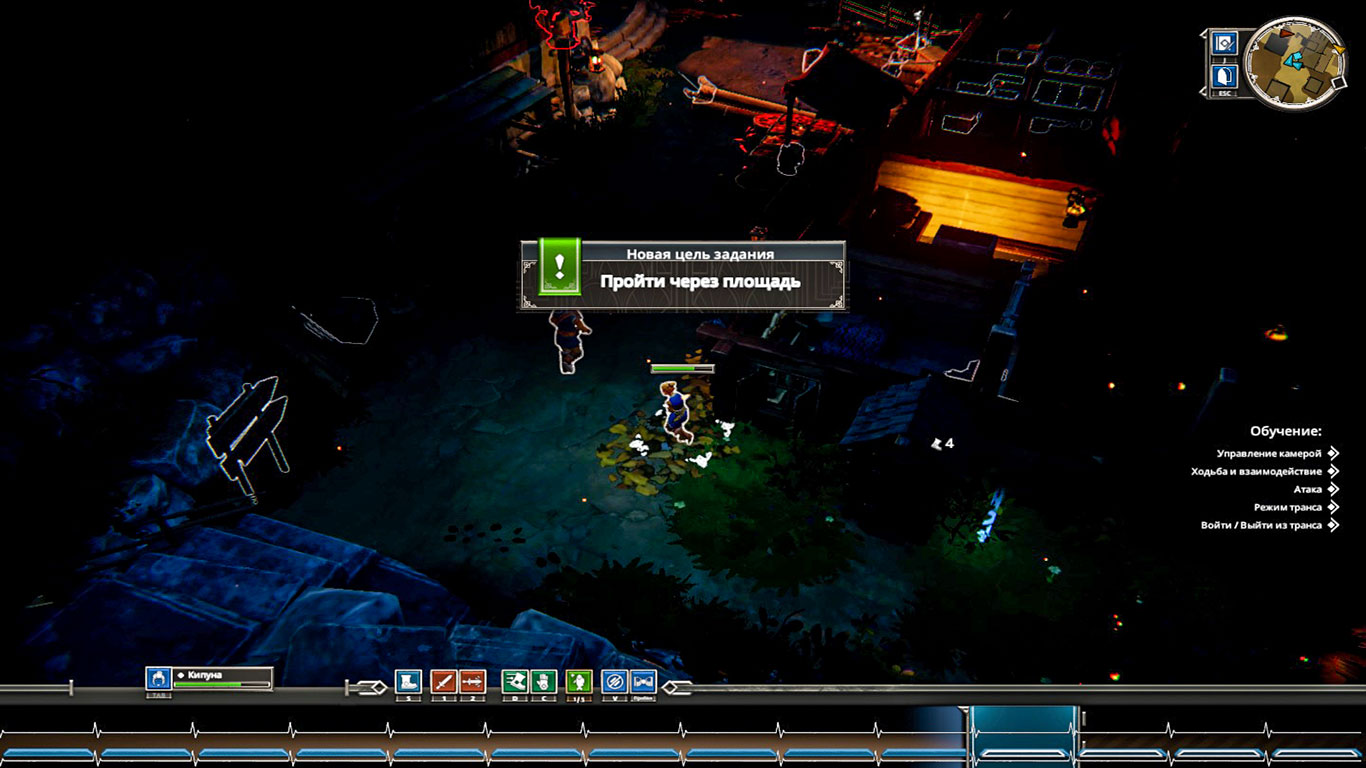Show the 'Атака' tutorial entry

coord(1307,490)
